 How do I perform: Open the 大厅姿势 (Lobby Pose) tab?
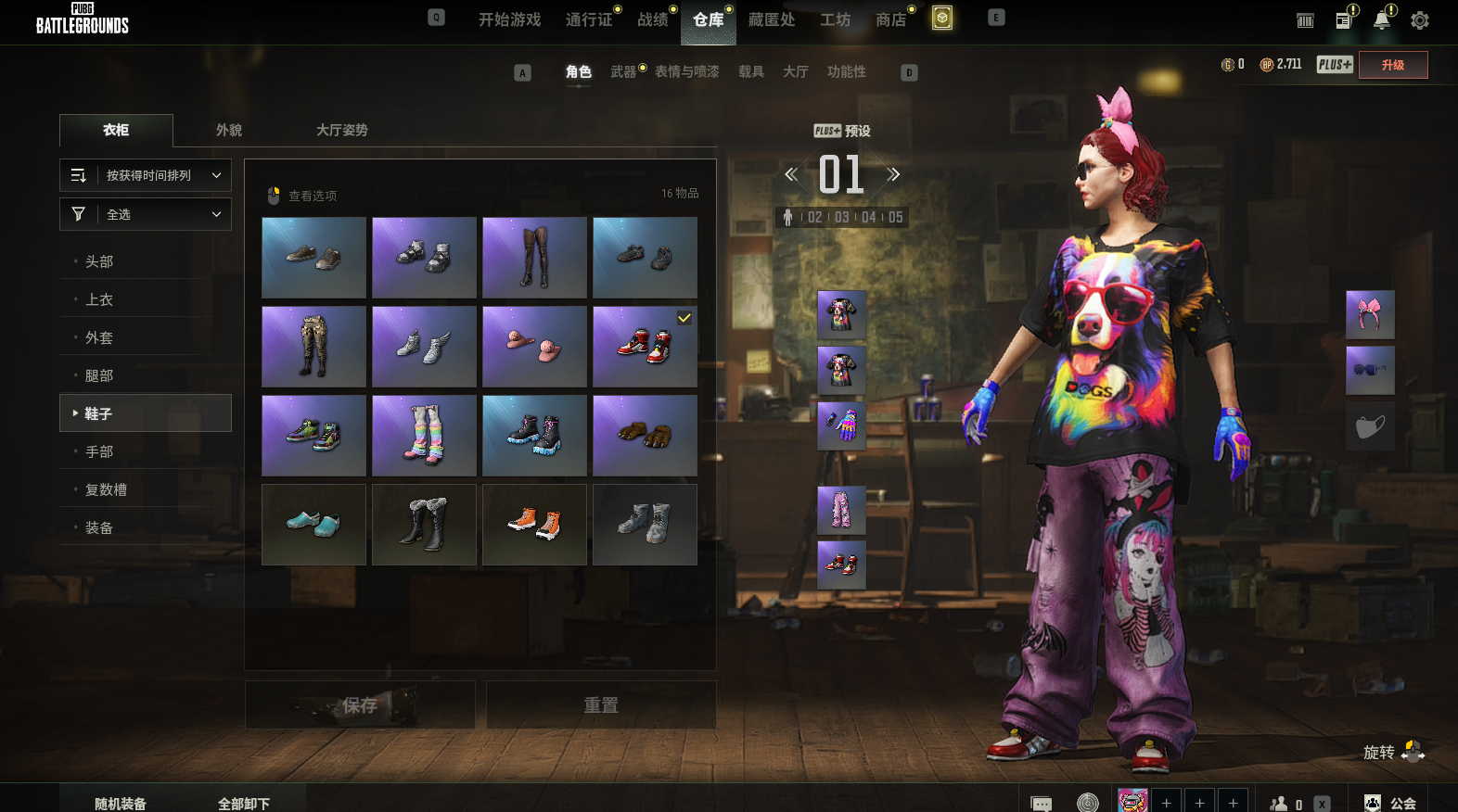coord(341,130)
